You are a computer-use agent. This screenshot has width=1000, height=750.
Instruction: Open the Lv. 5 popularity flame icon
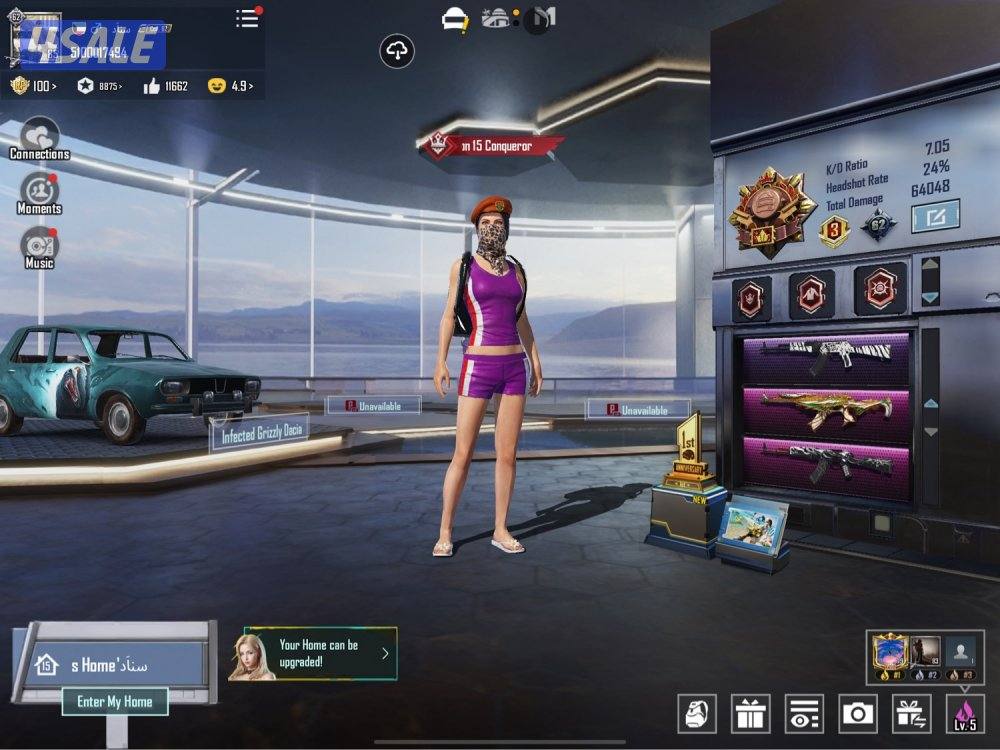coord(965,713)
